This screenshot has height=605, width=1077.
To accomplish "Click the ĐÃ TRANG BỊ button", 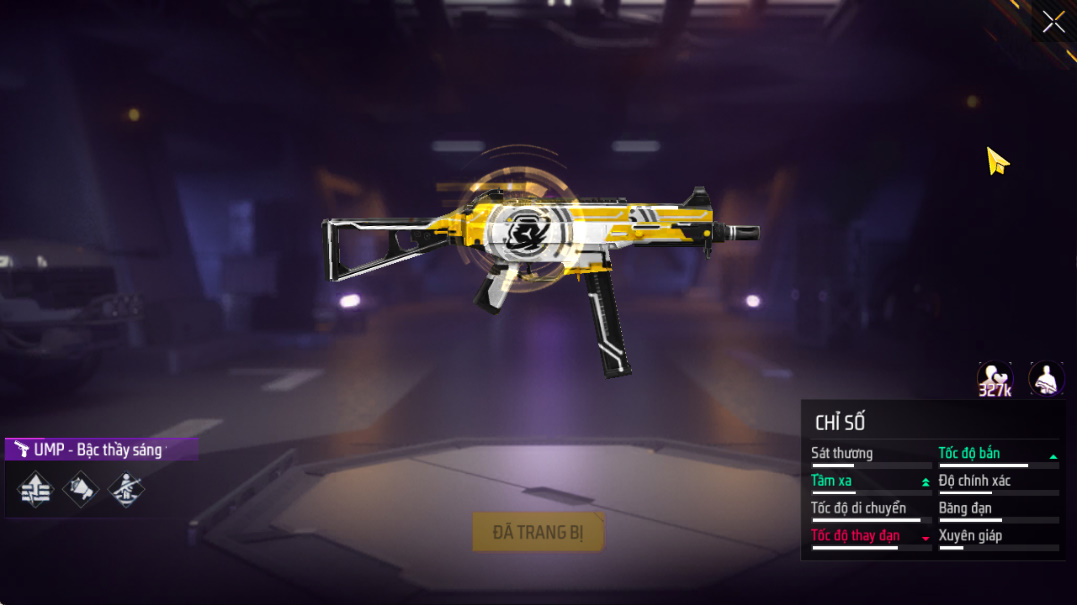I will (538, 532).
